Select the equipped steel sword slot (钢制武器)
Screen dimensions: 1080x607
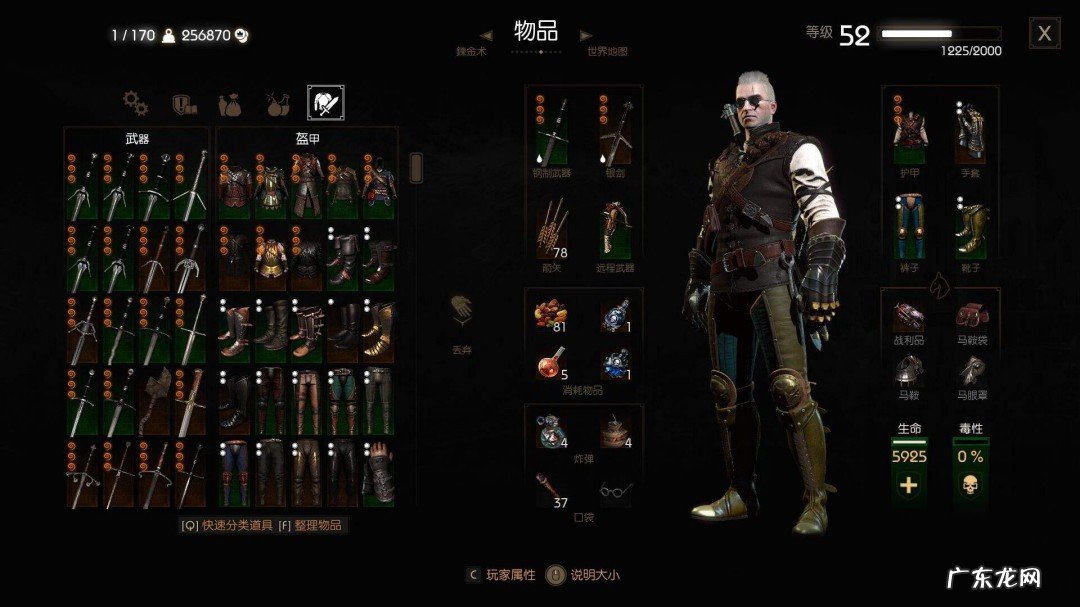click(552, 130)
